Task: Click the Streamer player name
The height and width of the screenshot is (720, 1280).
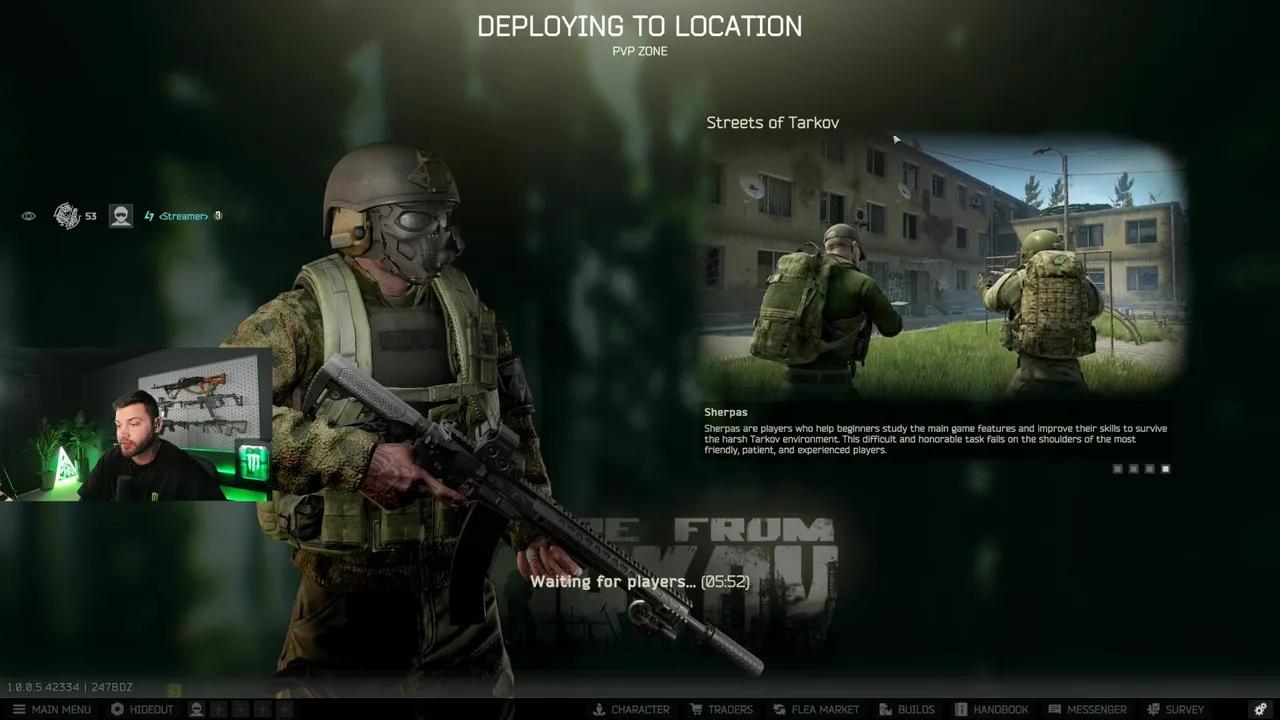Action: 182,215
